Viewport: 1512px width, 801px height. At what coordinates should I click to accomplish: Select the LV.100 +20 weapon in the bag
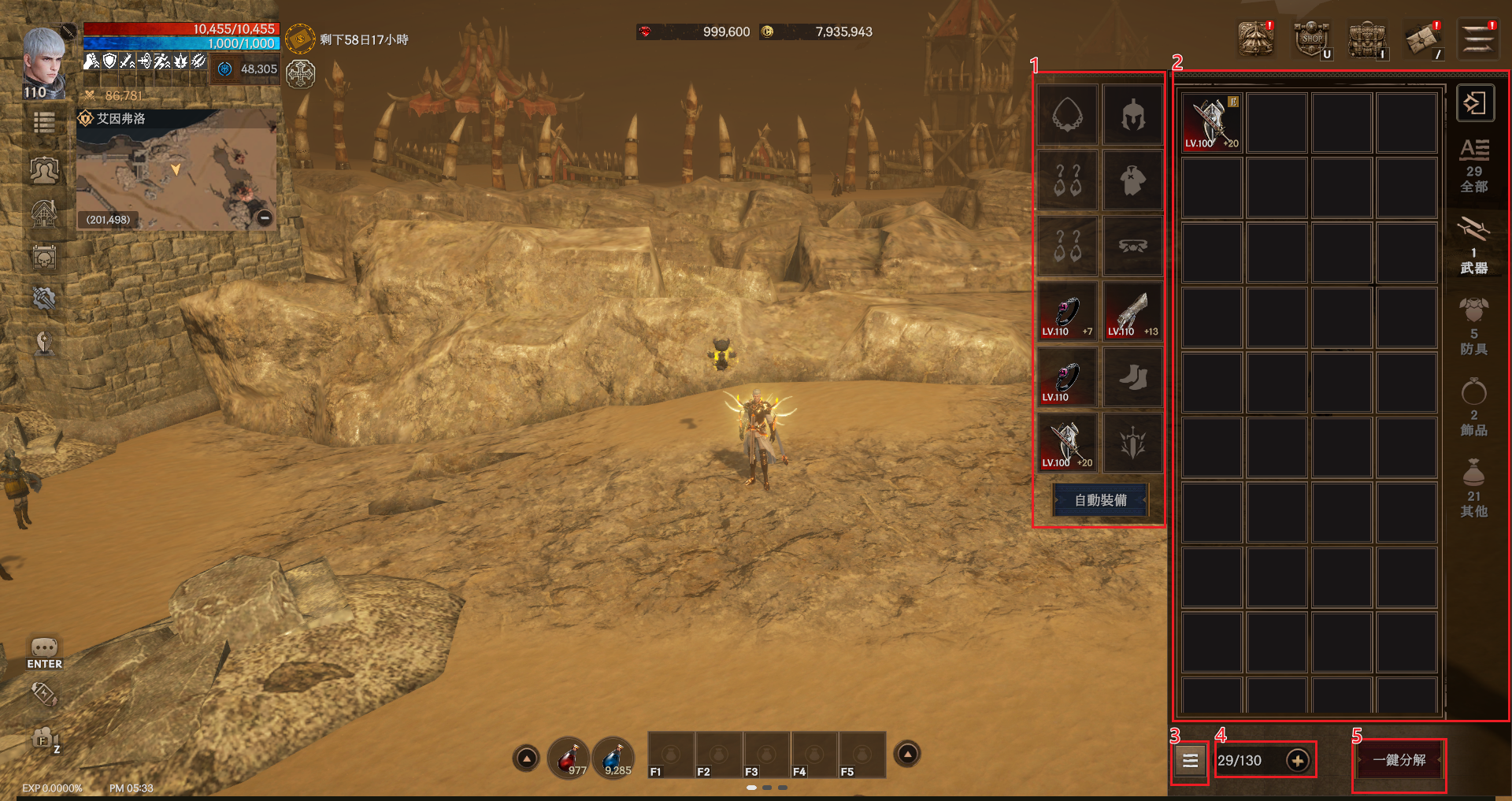[1212, 123]
